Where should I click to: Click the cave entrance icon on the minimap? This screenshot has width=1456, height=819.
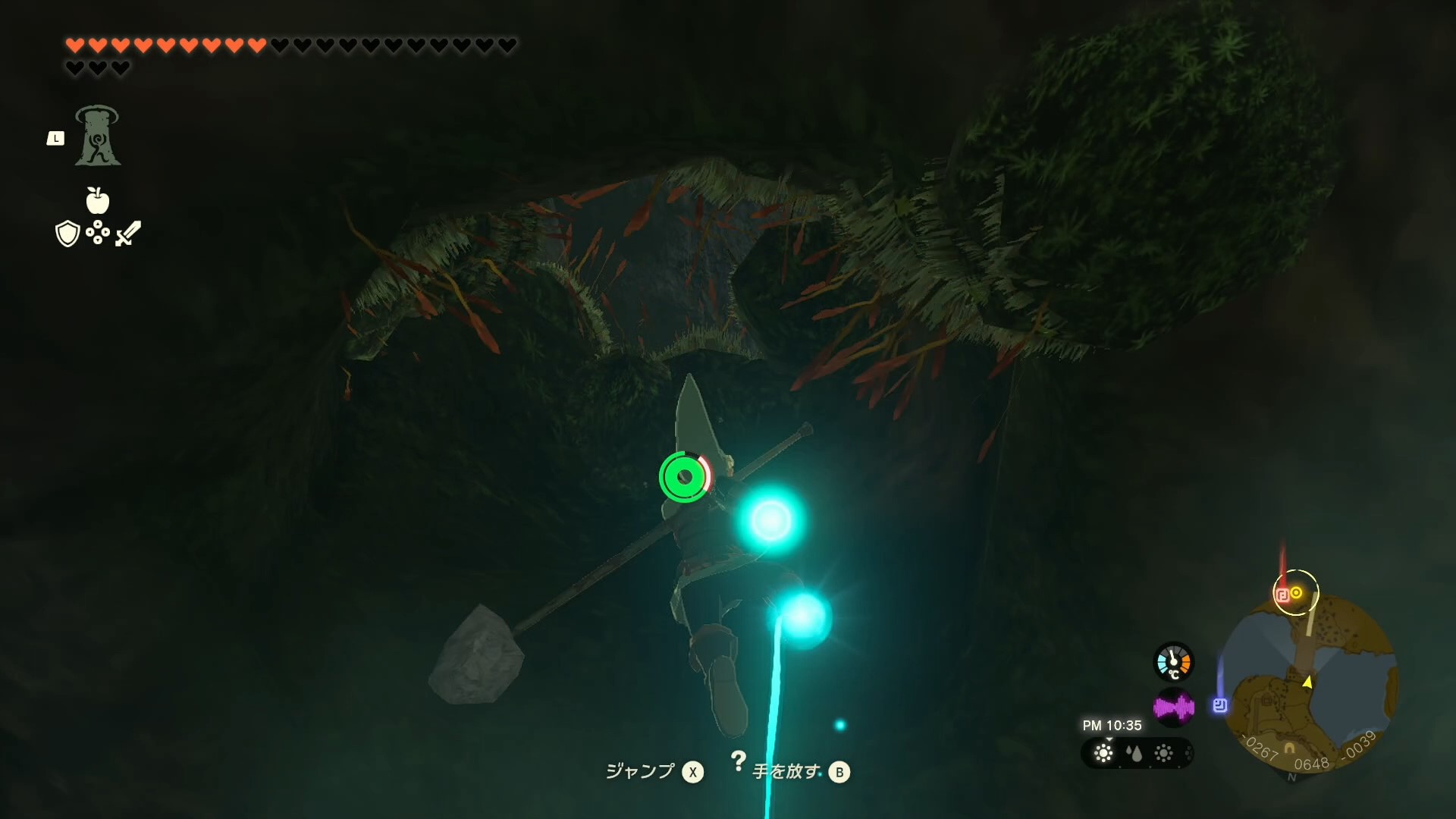pyautogui.click(x=1289, y=750)
